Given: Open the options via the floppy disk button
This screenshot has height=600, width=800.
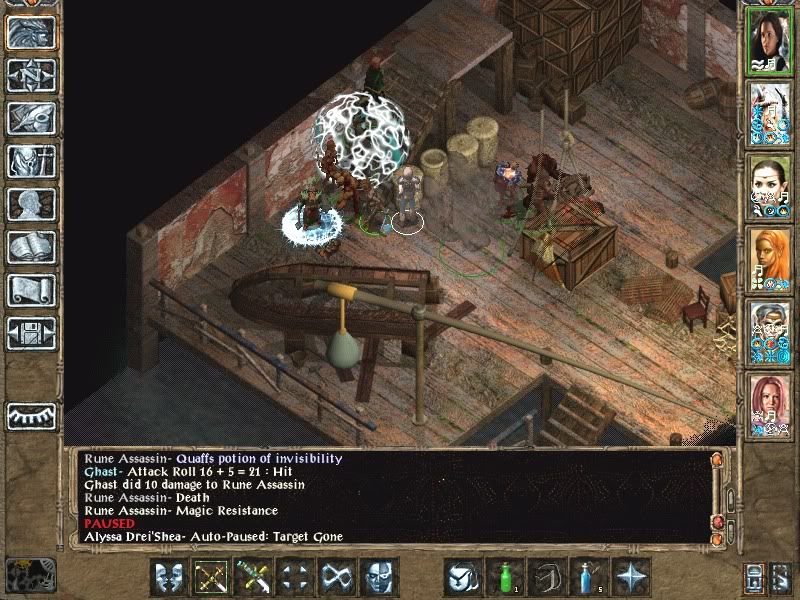Looking at the screenshot, I should click(31, 333).
